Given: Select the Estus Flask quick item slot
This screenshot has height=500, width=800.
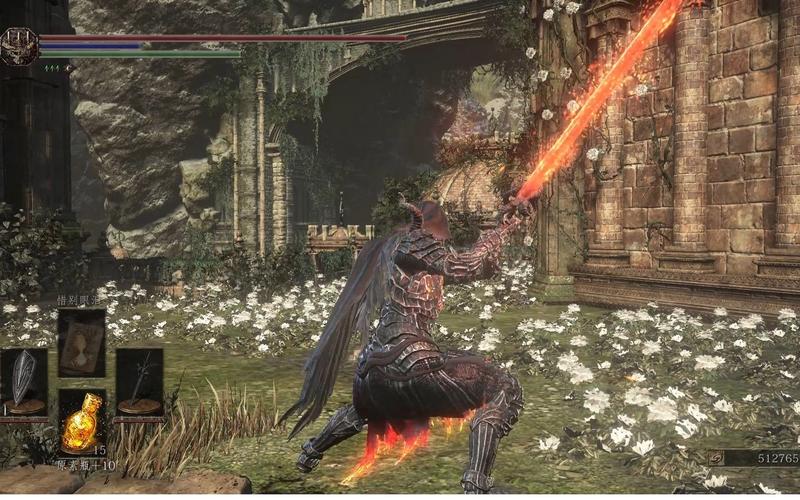Looking at the screenshot, I should pos(81,423).
